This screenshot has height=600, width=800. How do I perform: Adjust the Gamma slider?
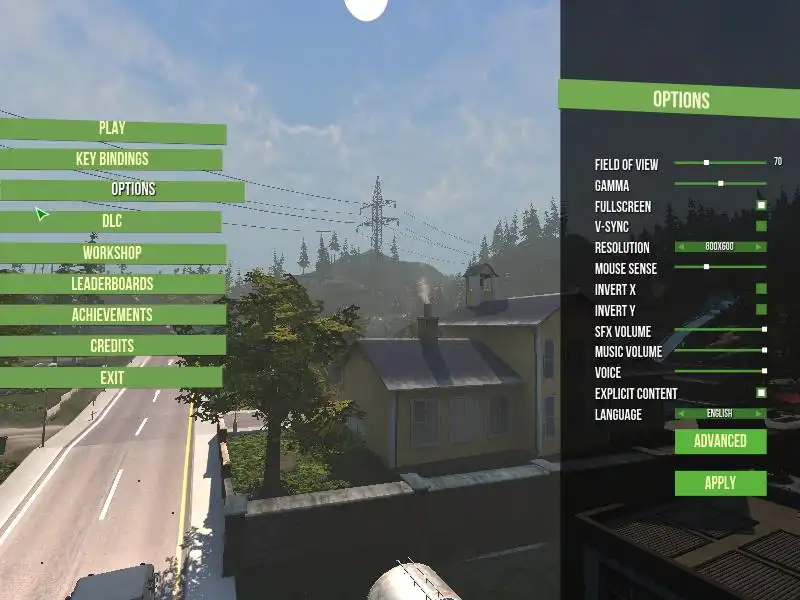coord(720,184)
